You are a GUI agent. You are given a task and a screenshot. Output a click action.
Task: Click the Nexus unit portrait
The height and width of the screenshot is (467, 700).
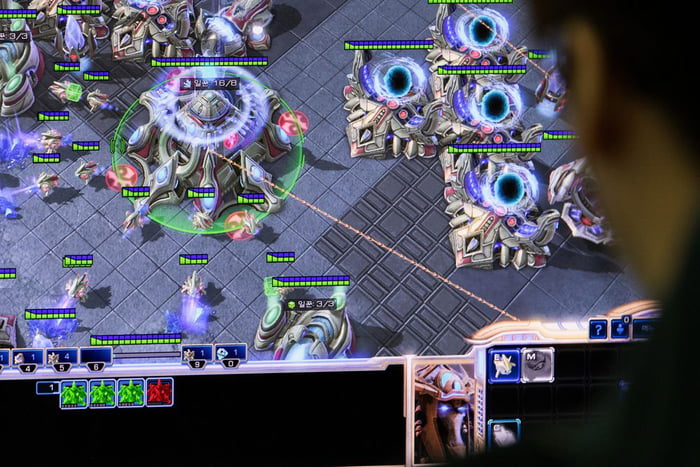click(x=445, y=410)
